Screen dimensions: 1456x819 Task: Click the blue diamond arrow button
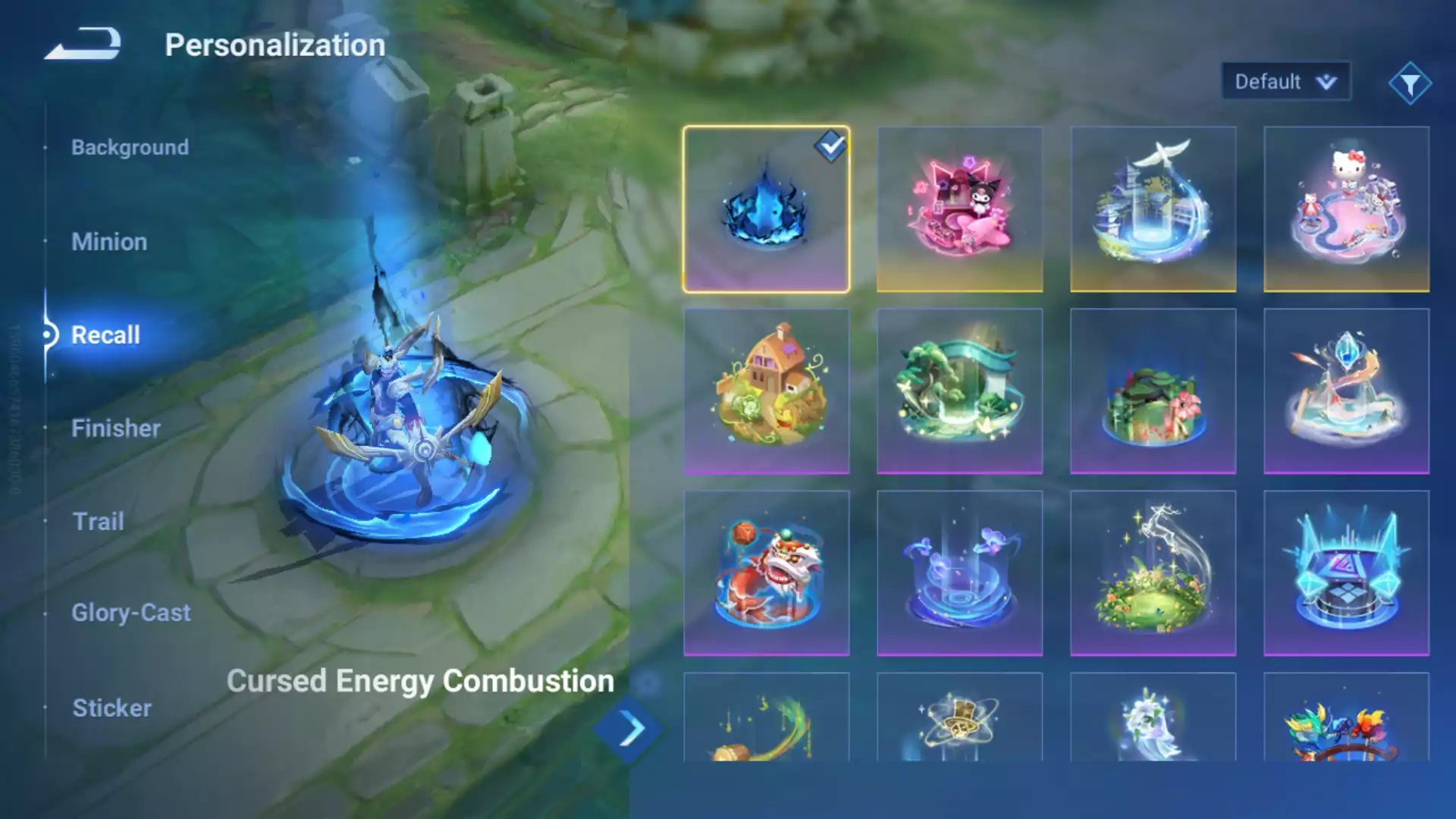point(630,730)
